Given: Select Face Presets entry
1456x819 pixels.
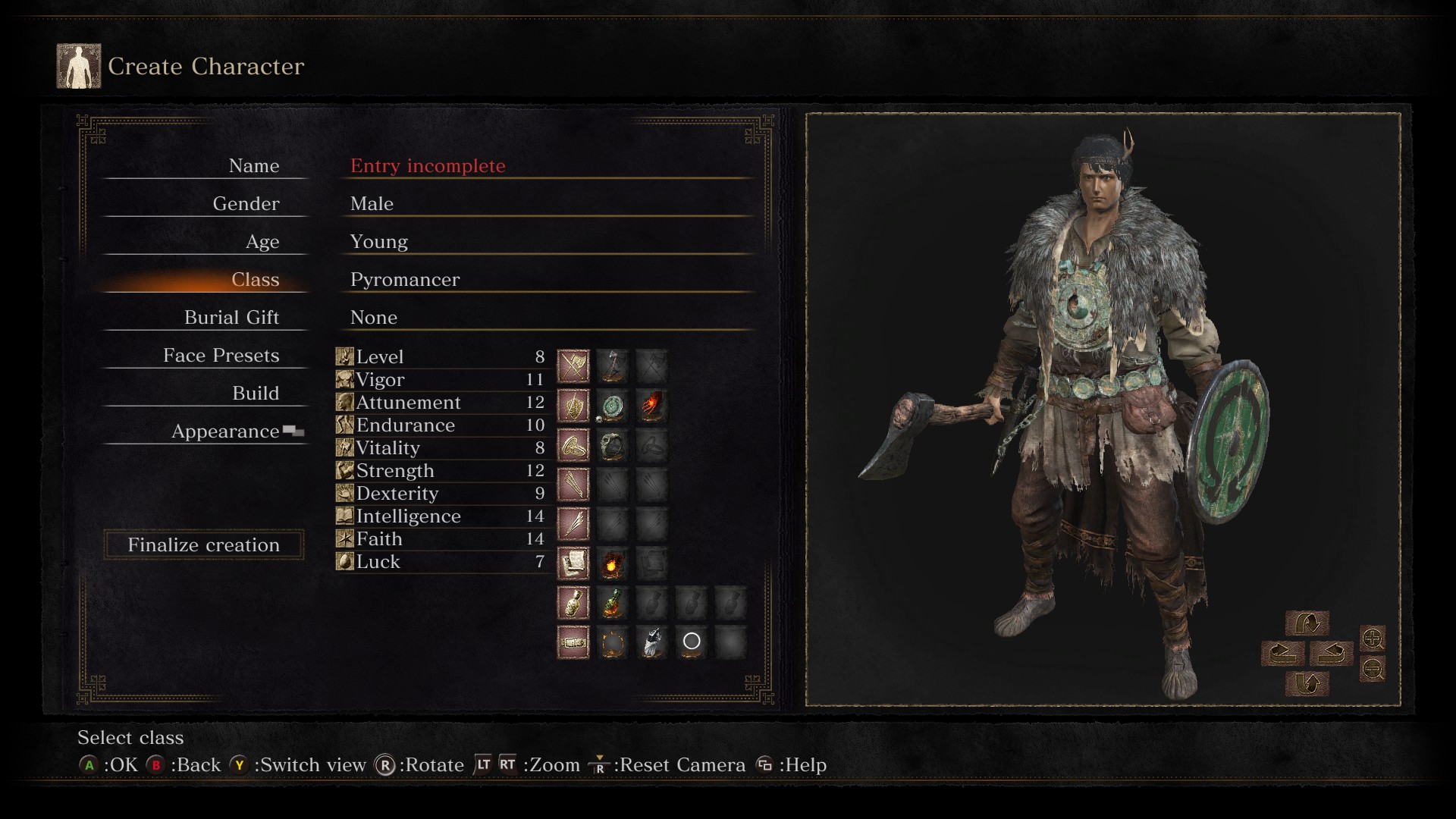Looking at the screenshot, I should [221, 356].
